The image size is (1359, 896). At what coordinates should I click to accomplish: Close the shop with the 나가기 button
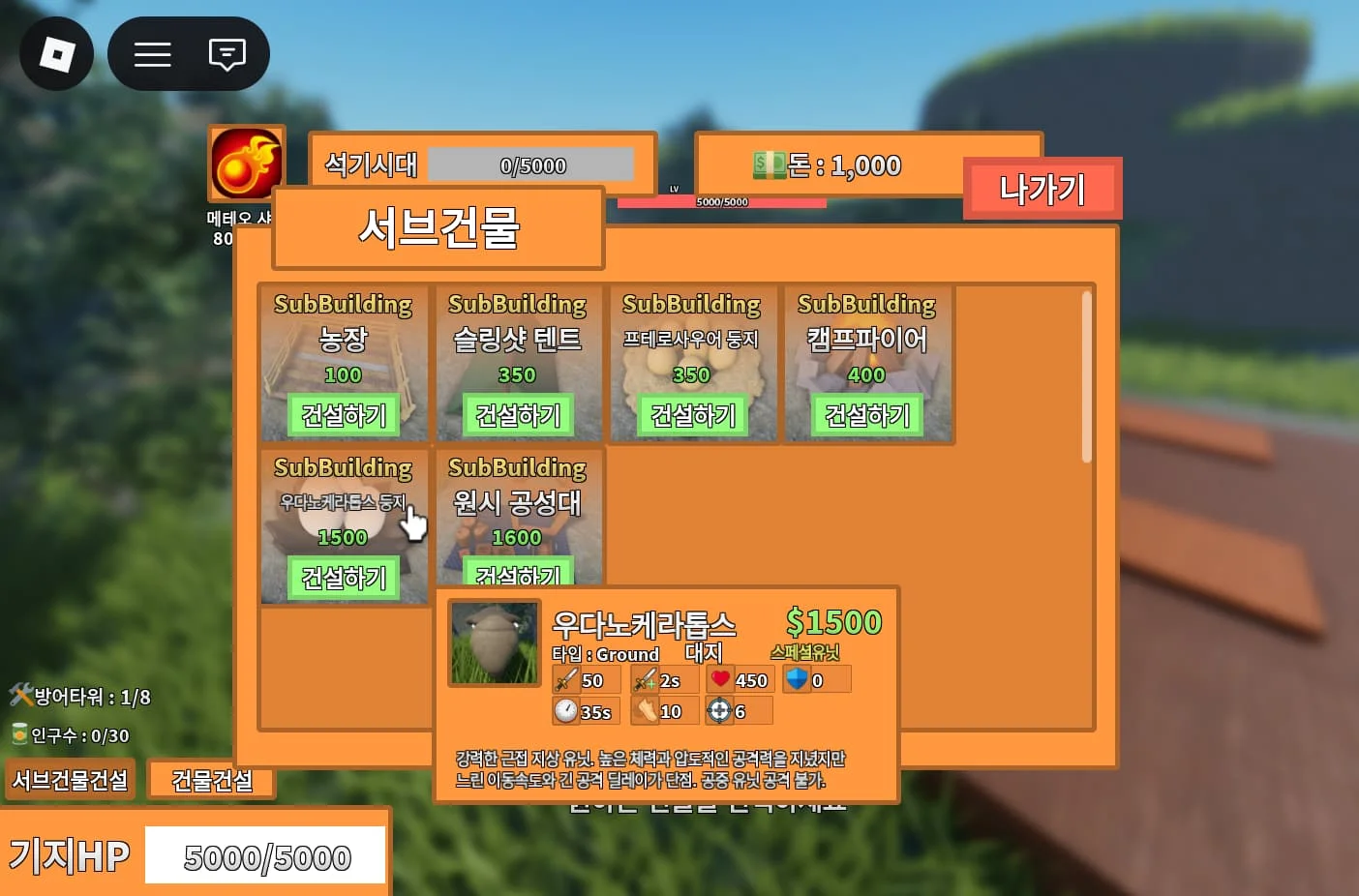[x=1042, y=189]
